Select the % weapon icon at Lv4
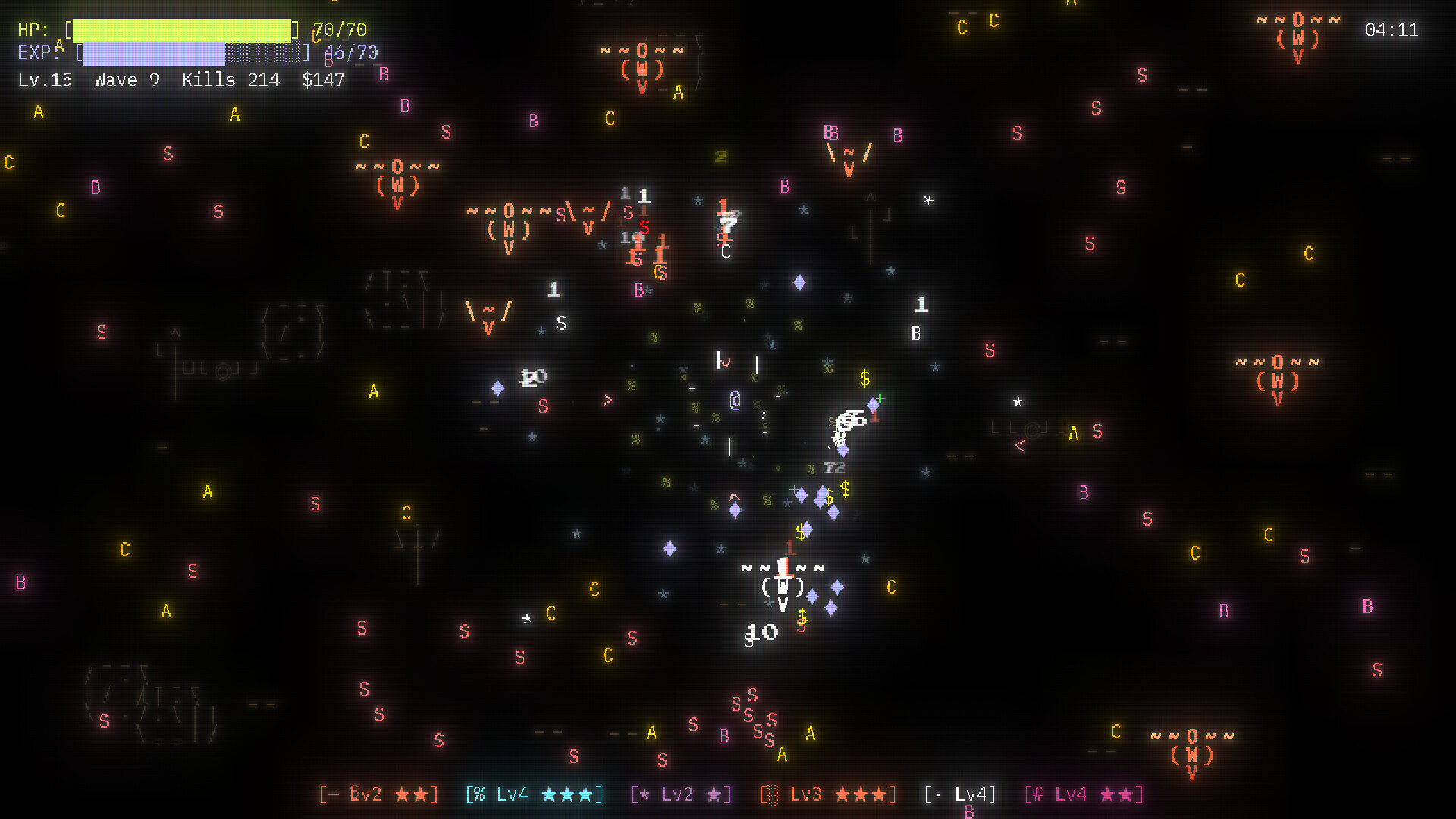 pos(533,795)
